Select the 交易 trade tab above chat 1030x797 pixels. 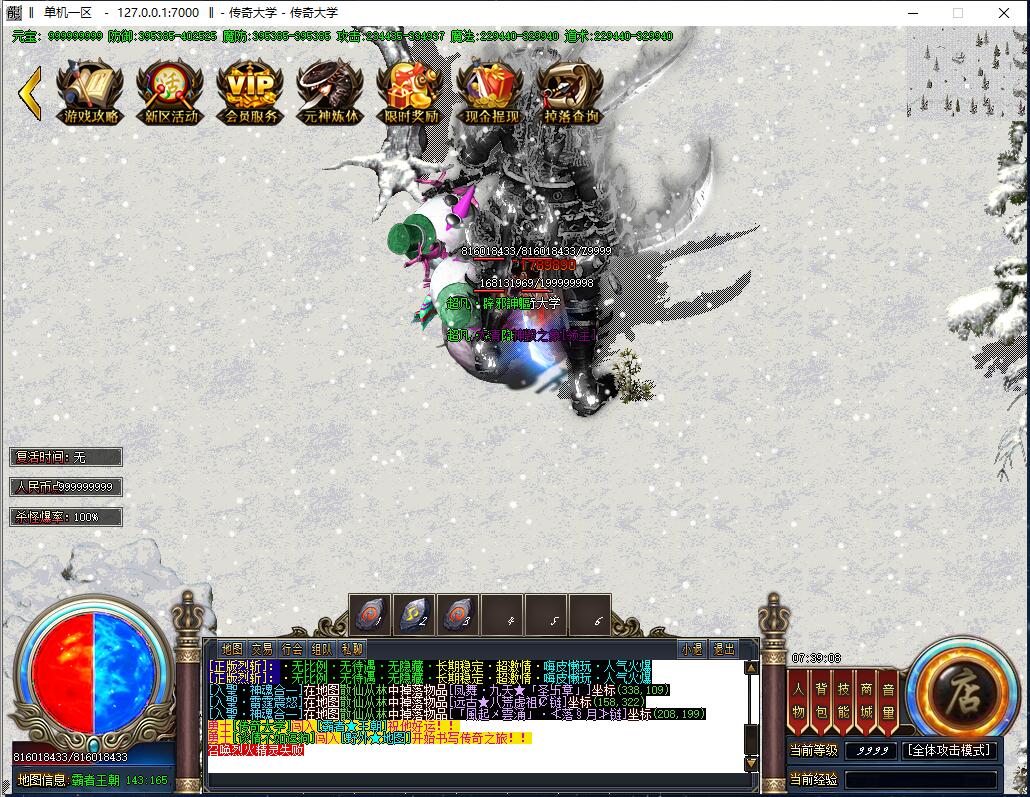pos(262,648)
